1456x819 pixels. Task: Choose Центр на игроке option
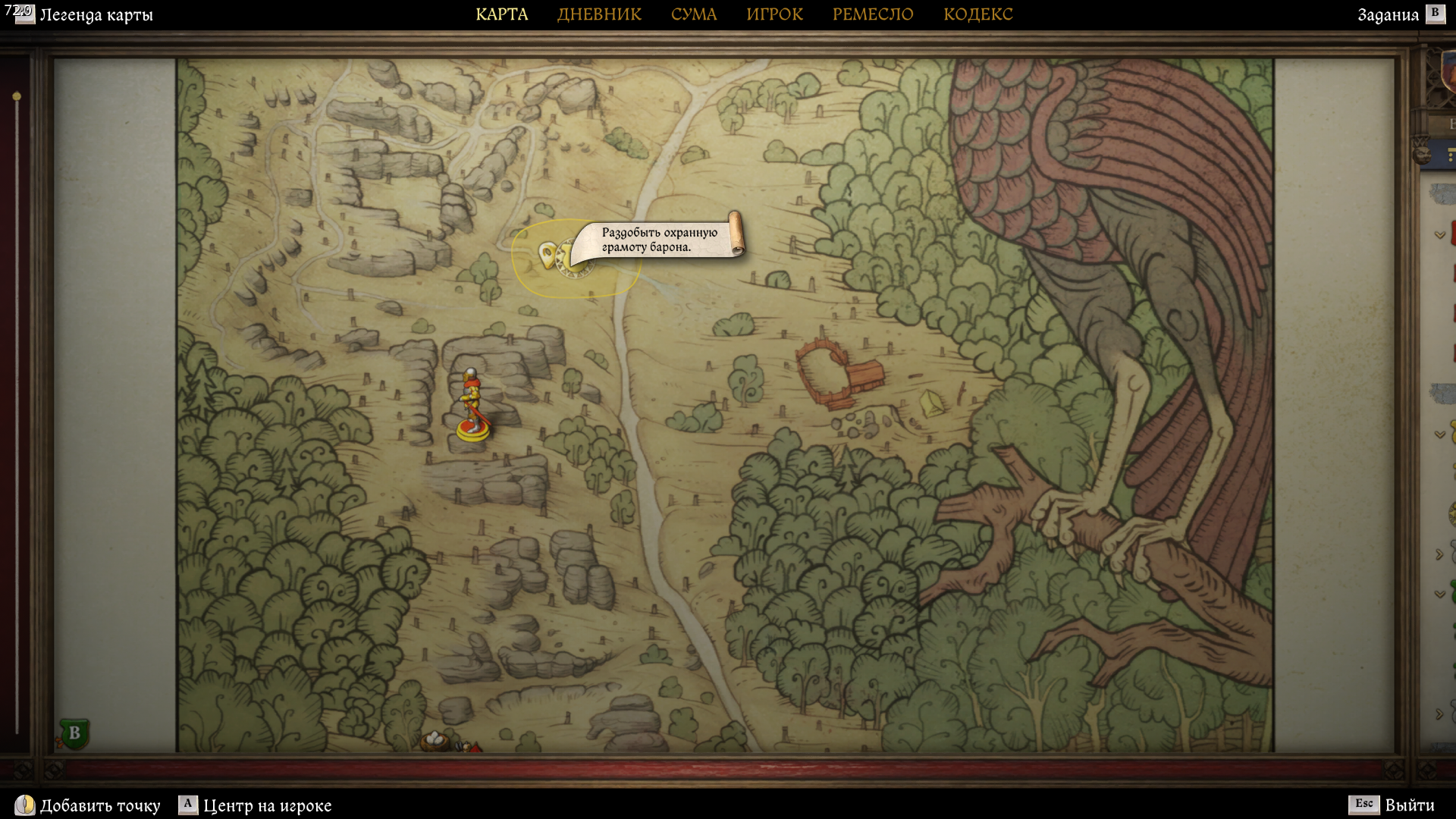(x=256, y=805)
